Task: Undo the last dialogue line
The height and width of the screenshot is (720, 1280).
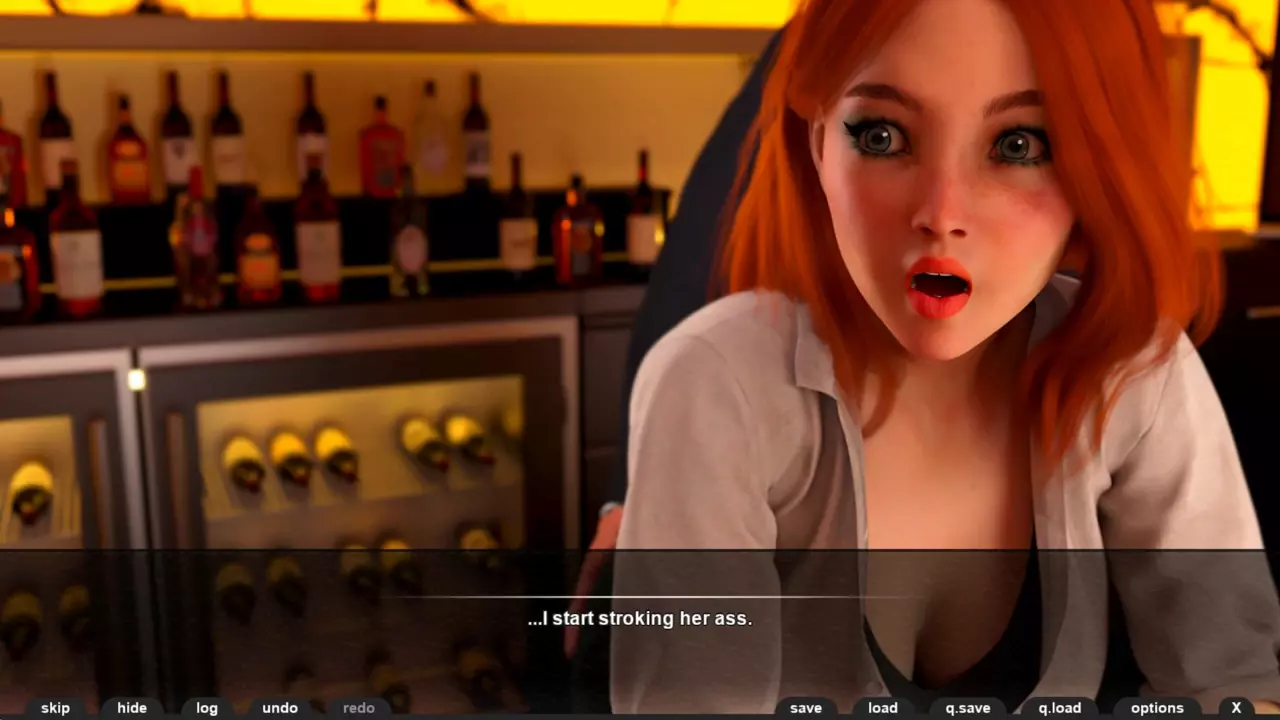Action: tap(280, 708)
